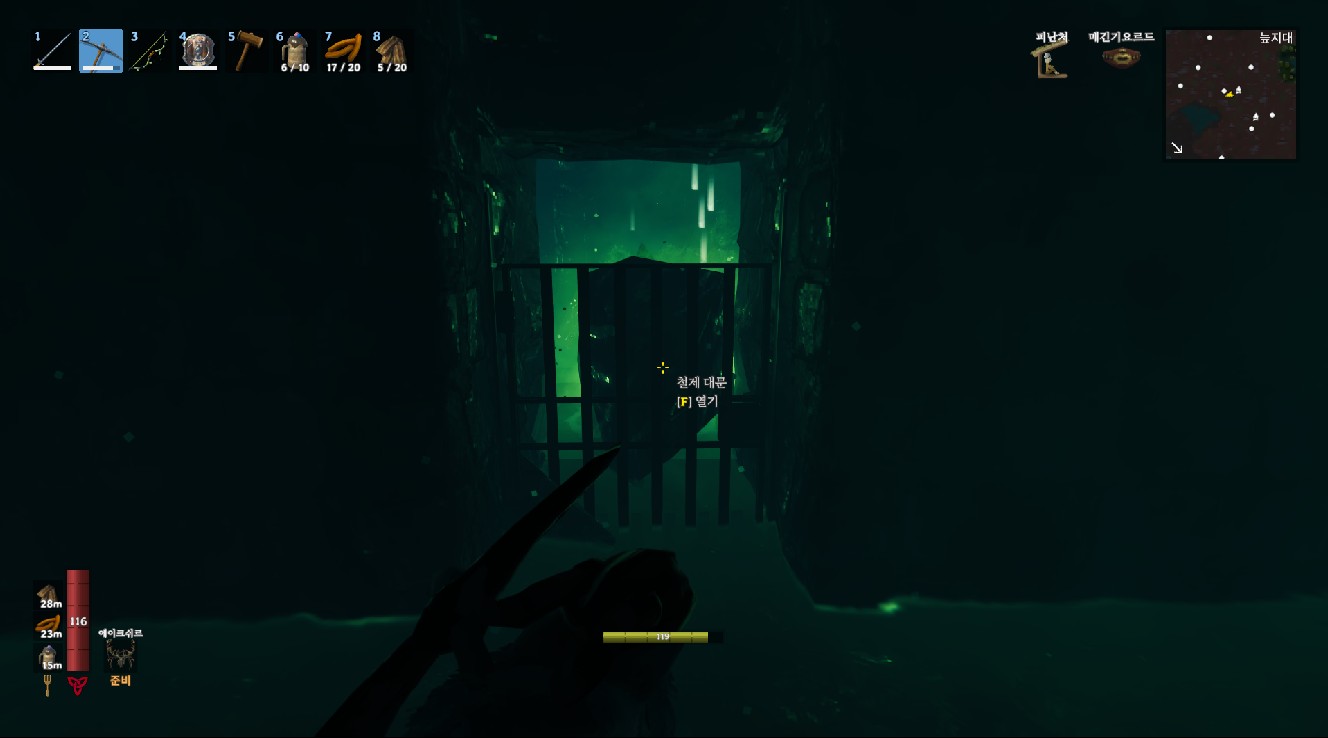The height and width of the screenshot is (738, 1328).
Task: Select the jerky stack 5/20 in slot 8
Action: (391, 51)
